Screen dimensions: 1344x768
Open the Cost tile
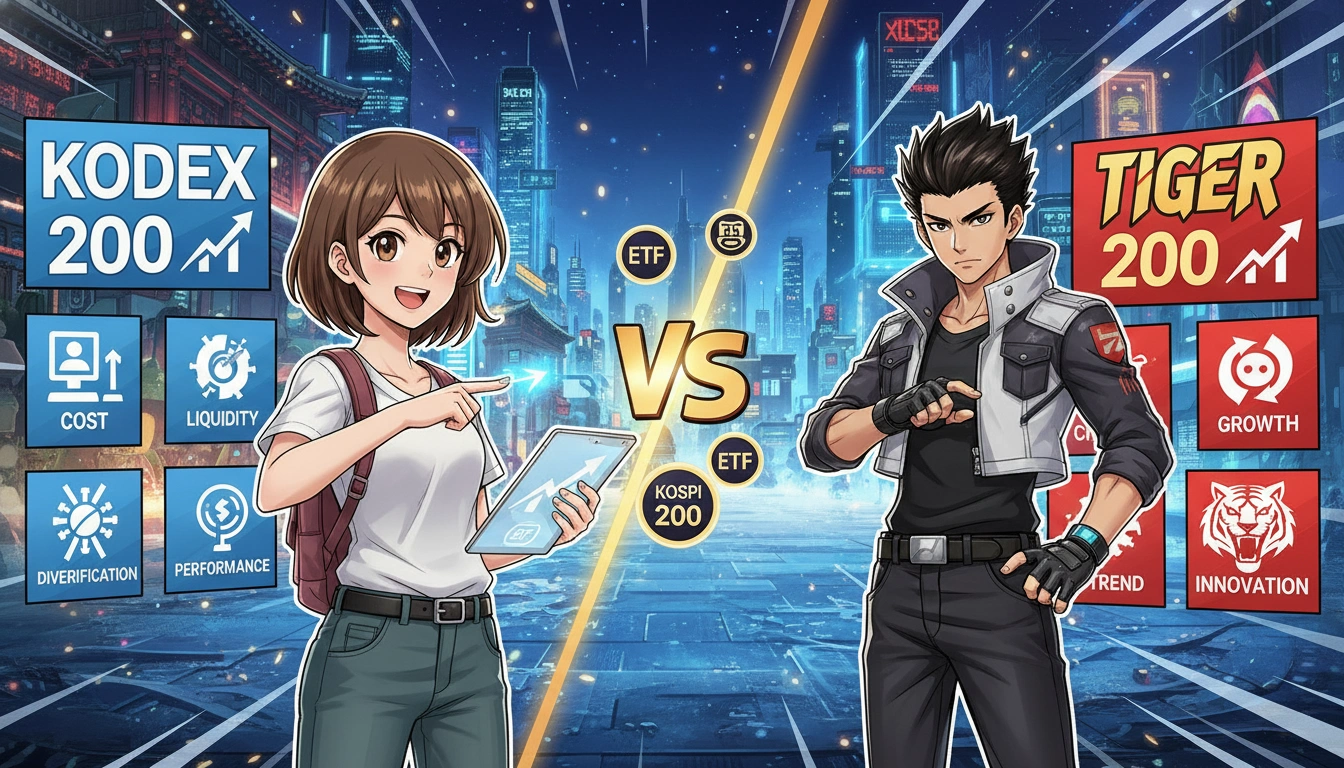point(84,380)
